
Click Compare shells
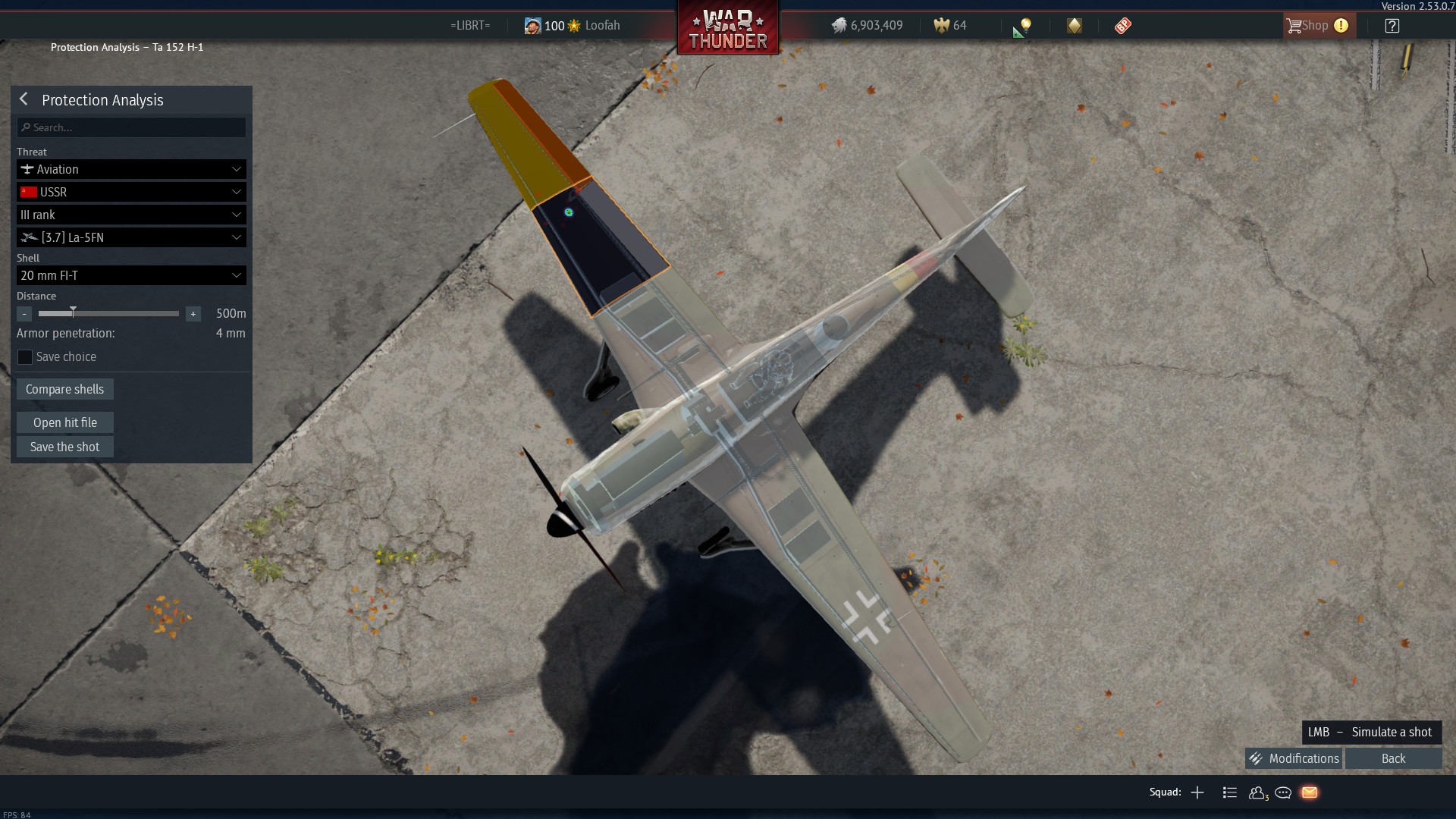pyautogui.click(x=65, y=389)
